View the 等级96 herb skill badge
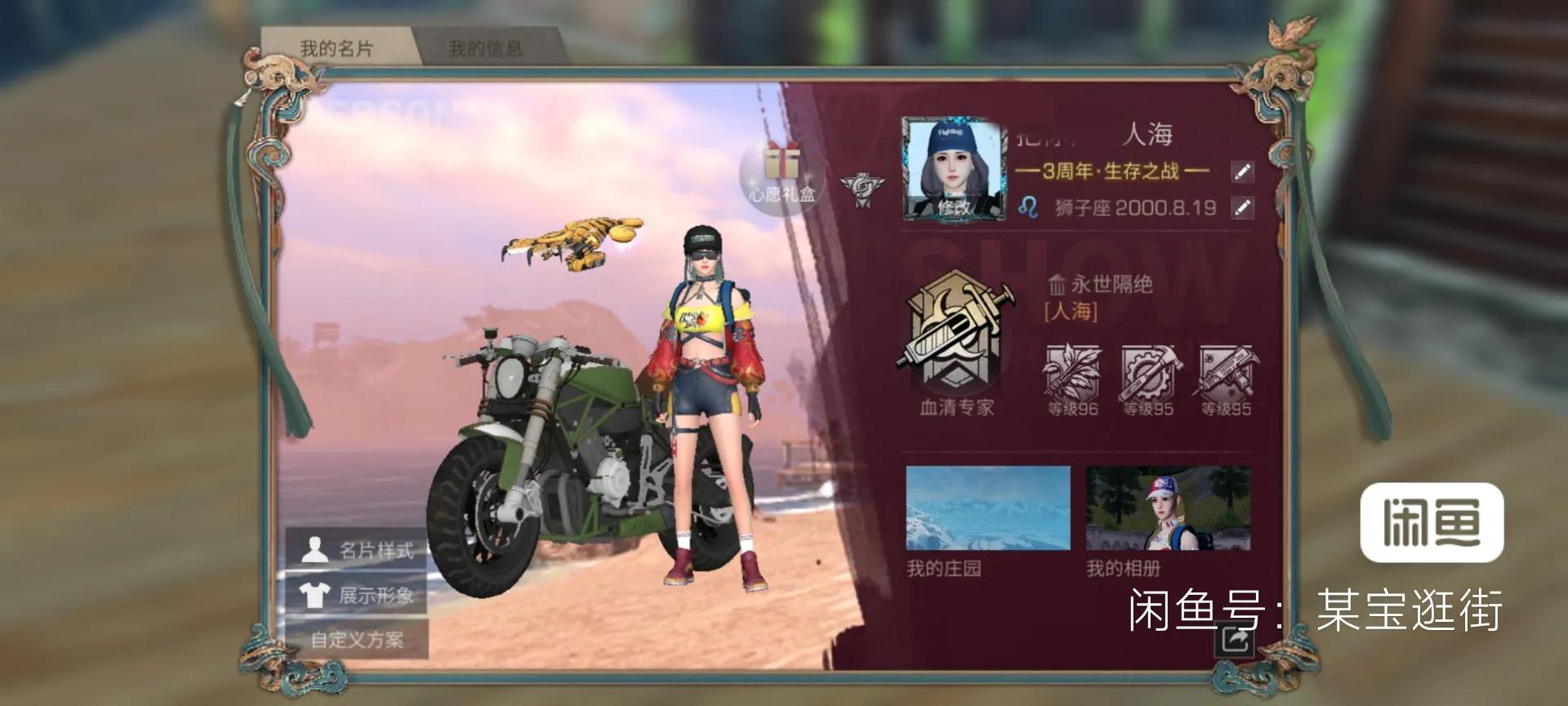 pyautogui.click(x=1072, y=378)
